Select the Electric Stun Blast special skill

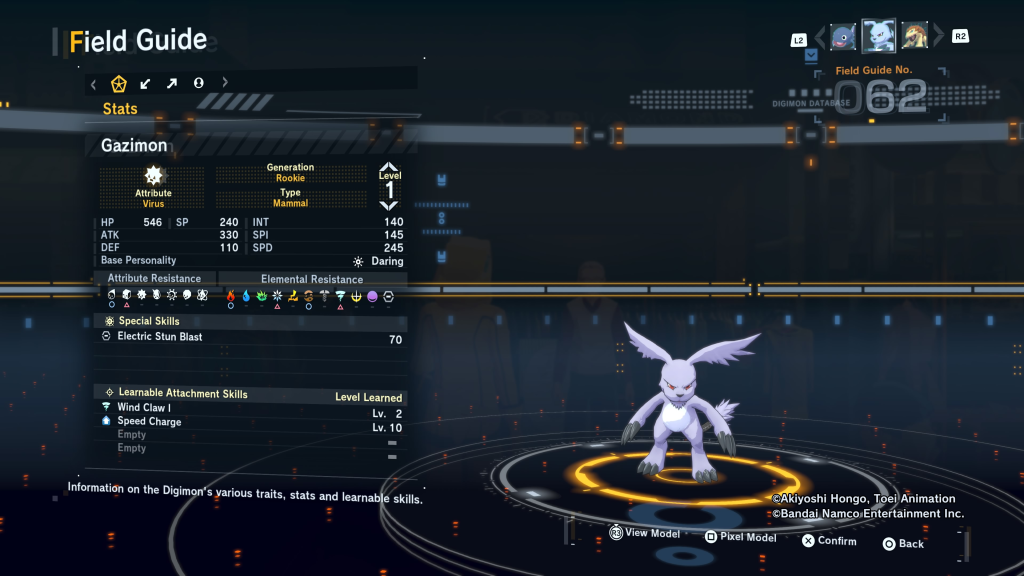click(160, 337)
